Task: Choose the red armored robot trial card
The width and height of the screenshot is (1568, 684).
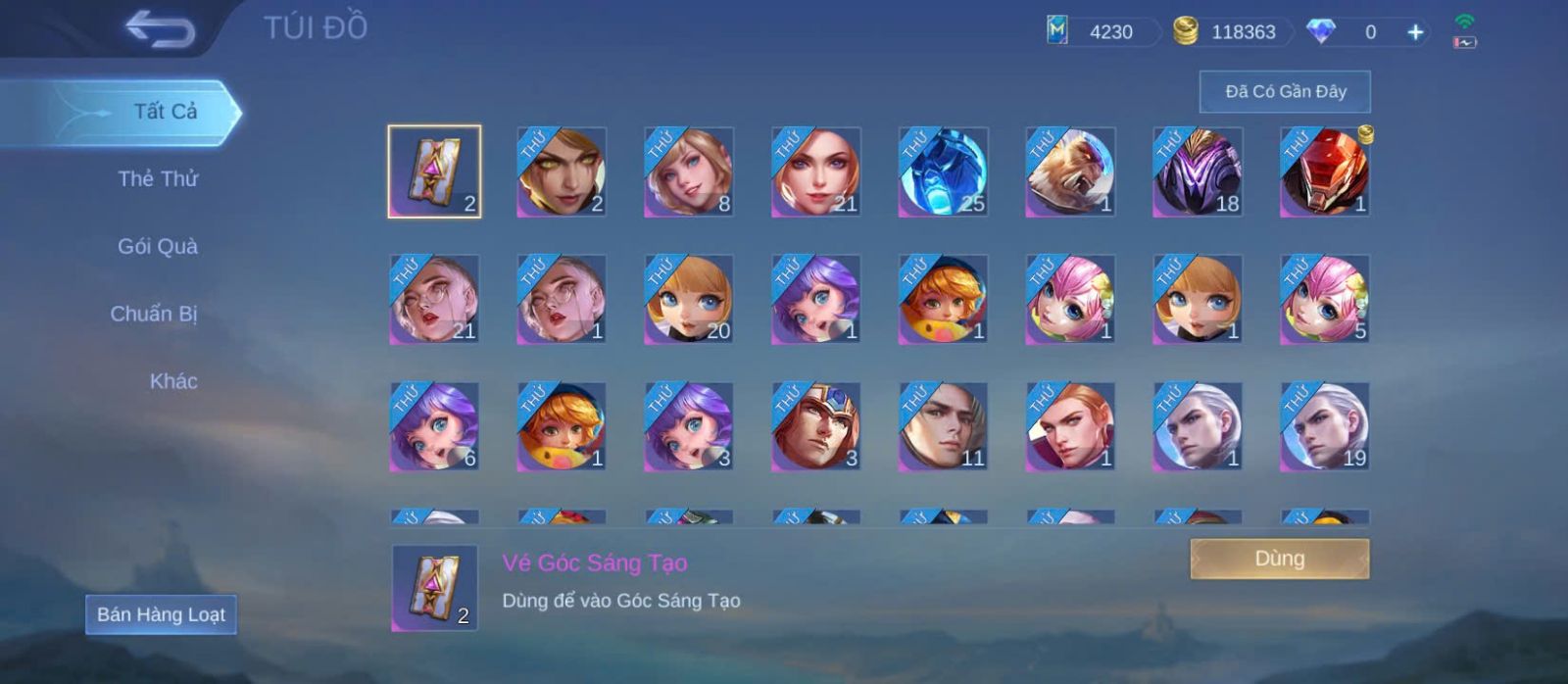Action: point(1325,172)
